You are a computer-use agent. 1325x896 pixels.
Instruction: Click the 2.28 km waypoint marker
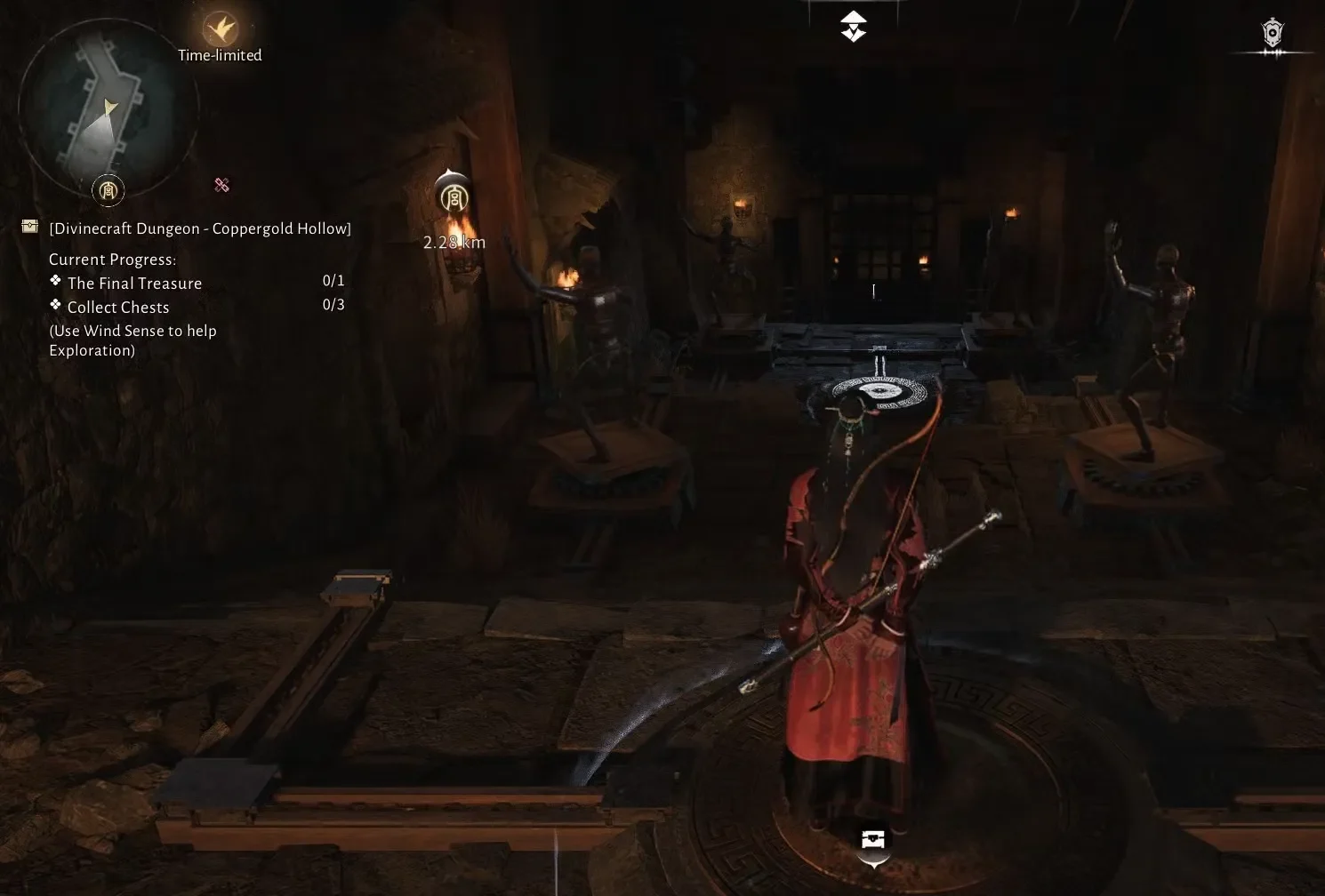point(454,196)
